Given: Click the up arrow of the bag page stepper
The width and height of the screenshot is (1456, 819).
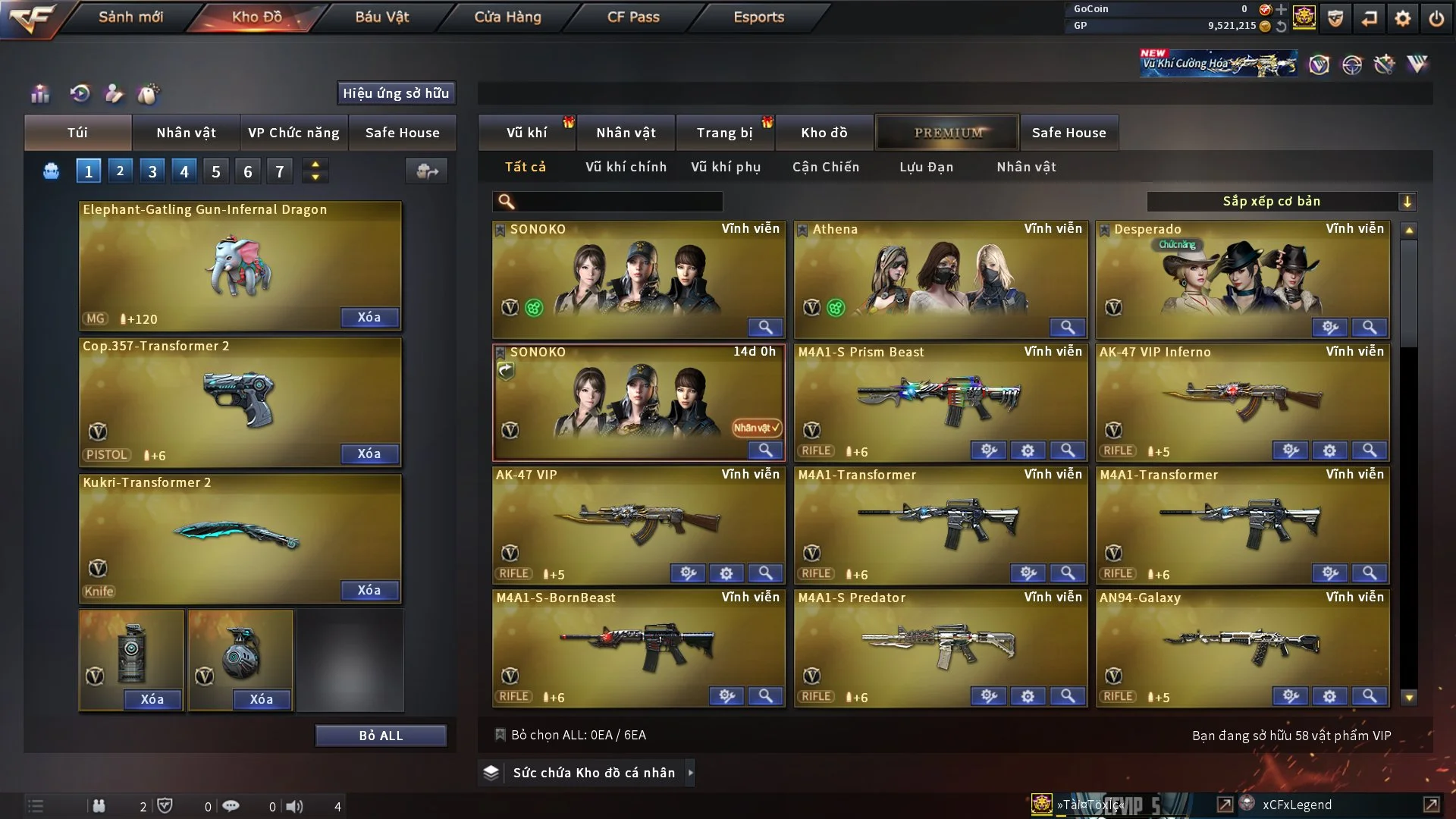Looking at the screenshot, I should [x=315, y=165].
